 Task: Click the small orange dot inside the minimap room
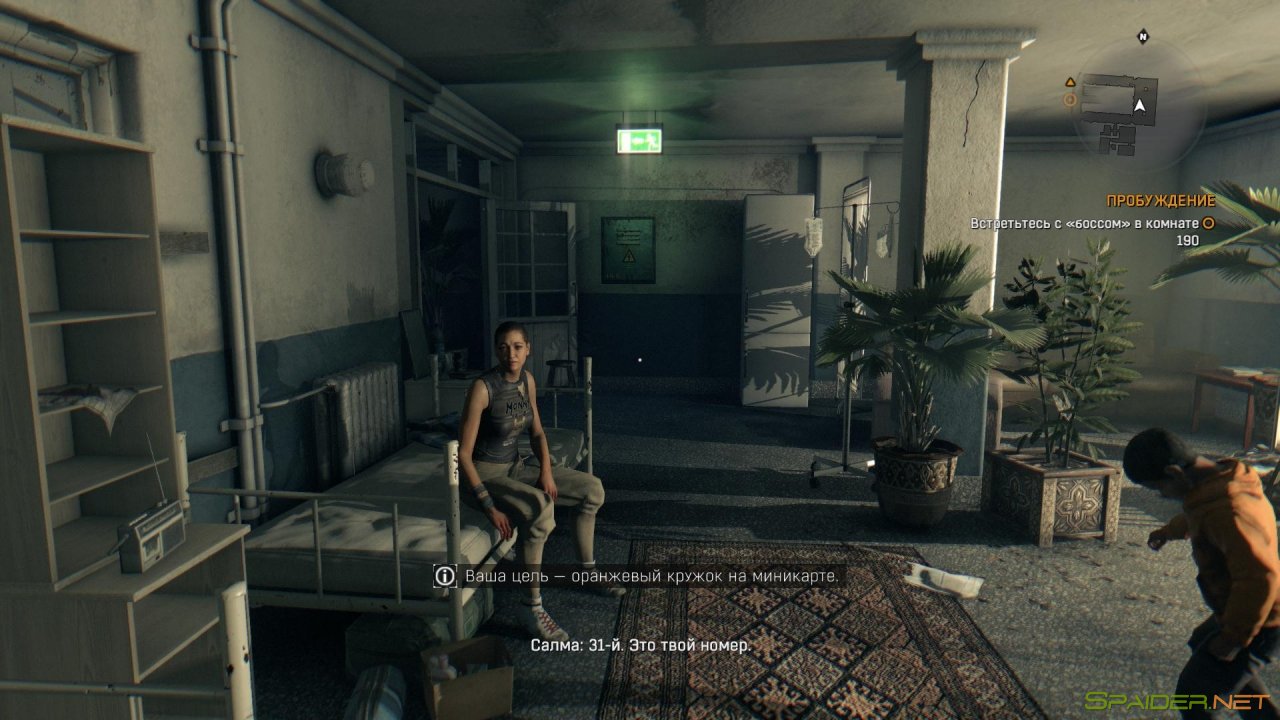[x=1146, y=90]
